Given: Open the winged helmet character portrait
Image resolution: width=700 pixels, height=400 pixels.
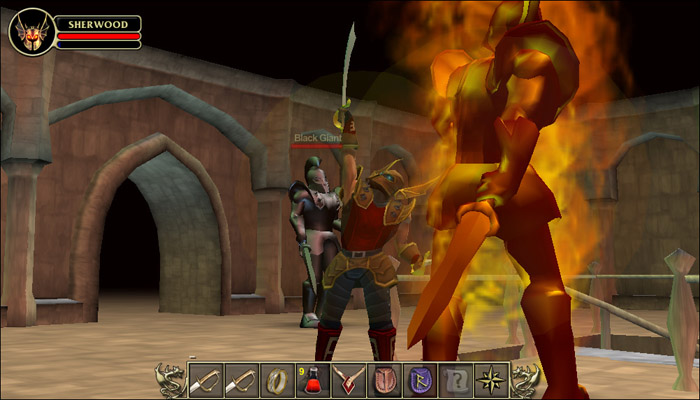Looking at the screenshot, I should [31, 31].
